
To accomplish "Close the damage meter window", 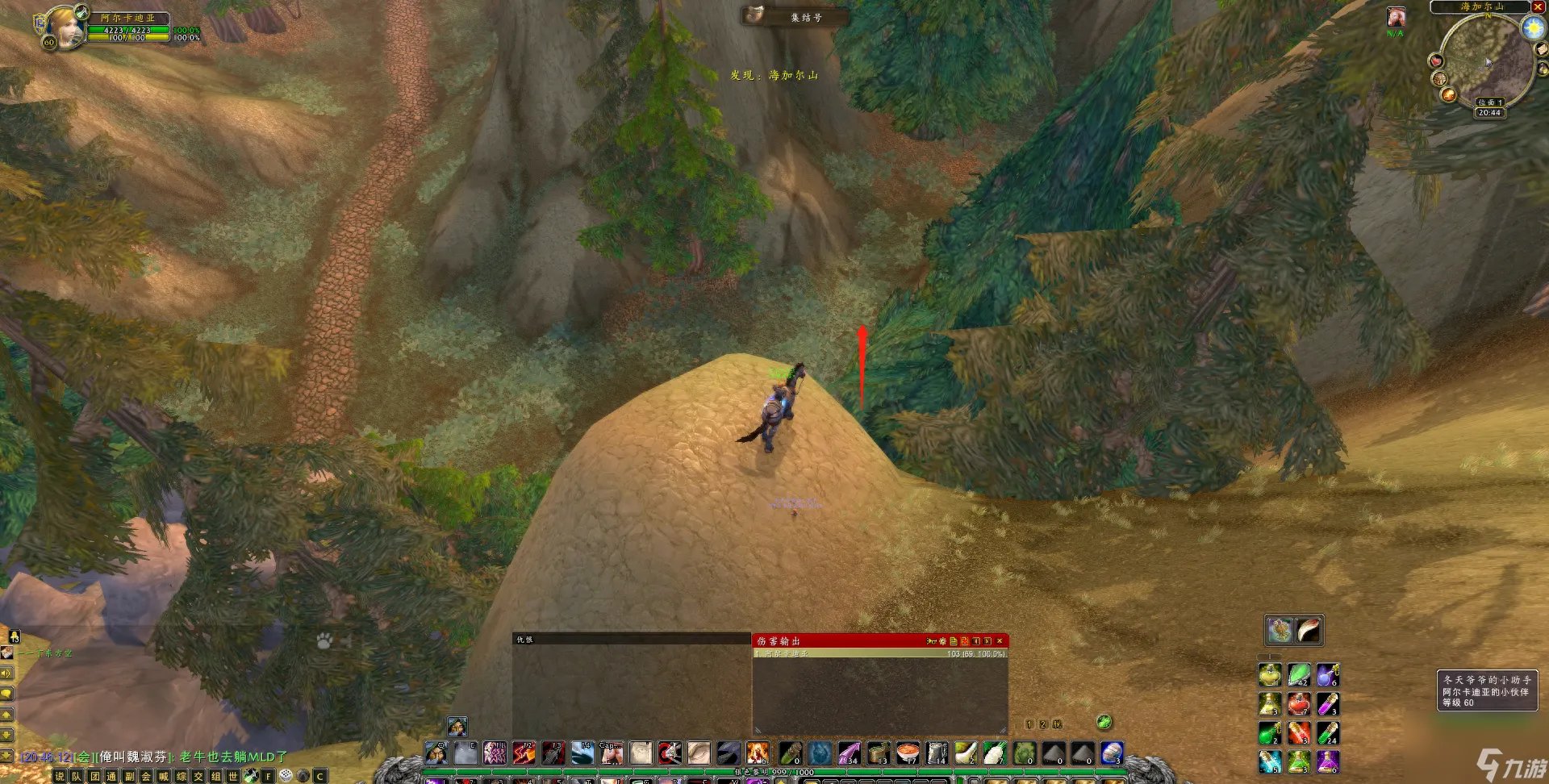I will [x=1000, y=641].
